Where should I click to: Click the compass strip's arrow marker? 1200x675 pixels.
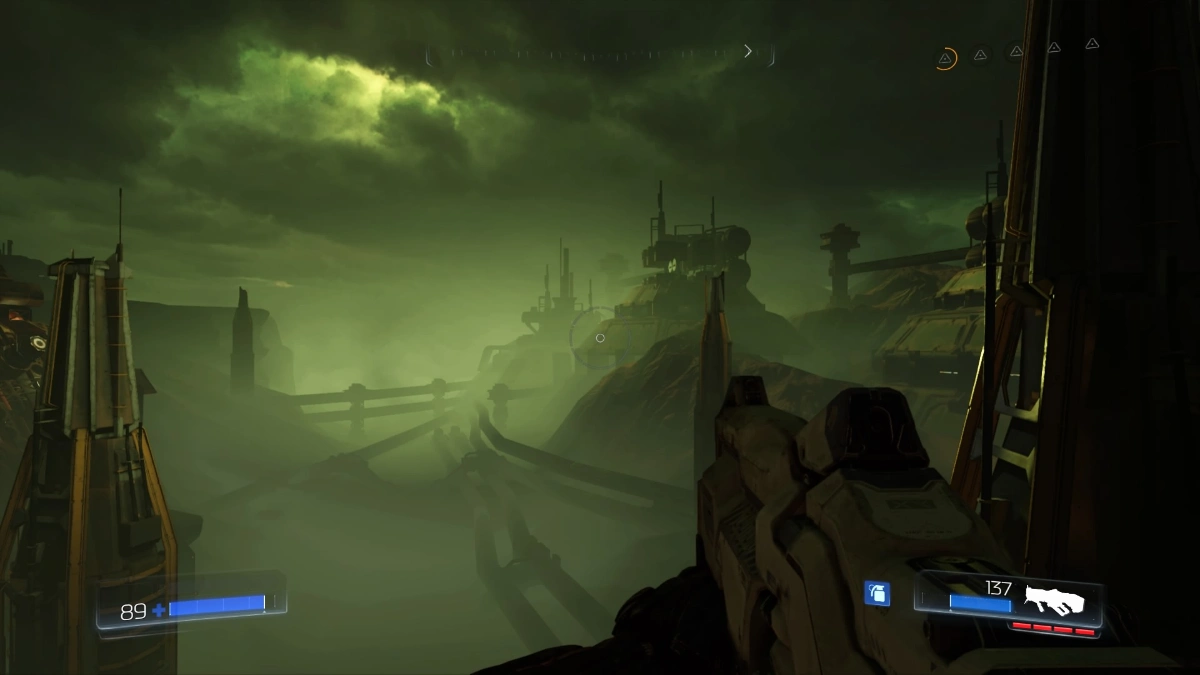pyautogui.click(x=747, y=51)
